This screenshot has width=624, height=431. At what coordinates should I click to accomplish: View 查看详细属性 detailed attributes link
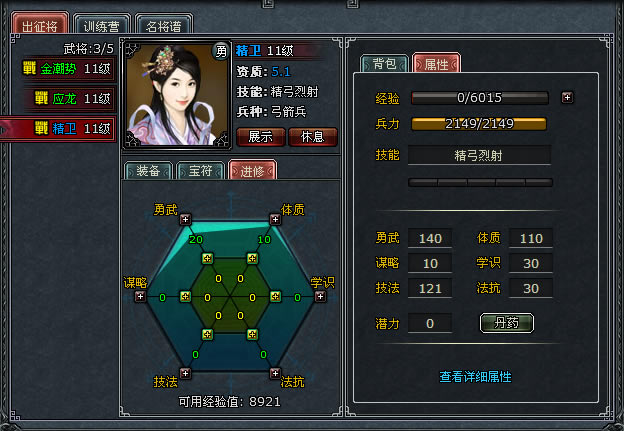pyautogui.click(x=475, y=377)
